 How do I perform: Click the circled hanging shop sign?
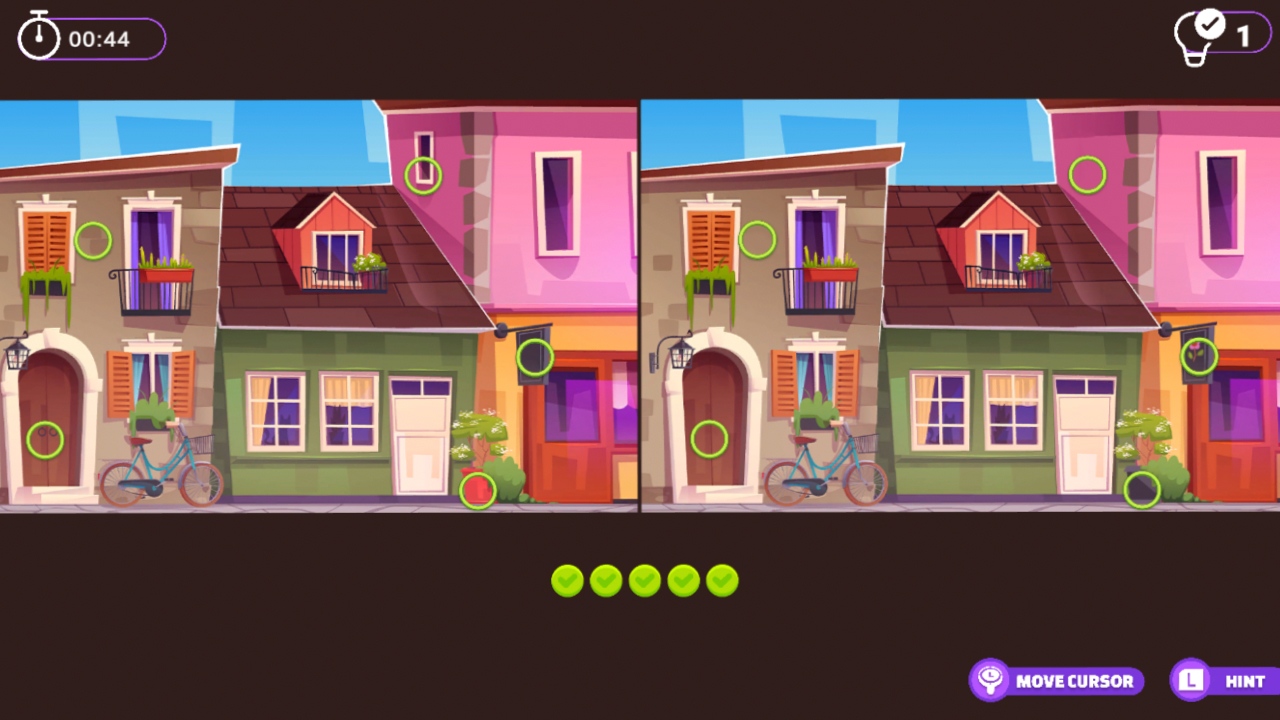point(534,356)
